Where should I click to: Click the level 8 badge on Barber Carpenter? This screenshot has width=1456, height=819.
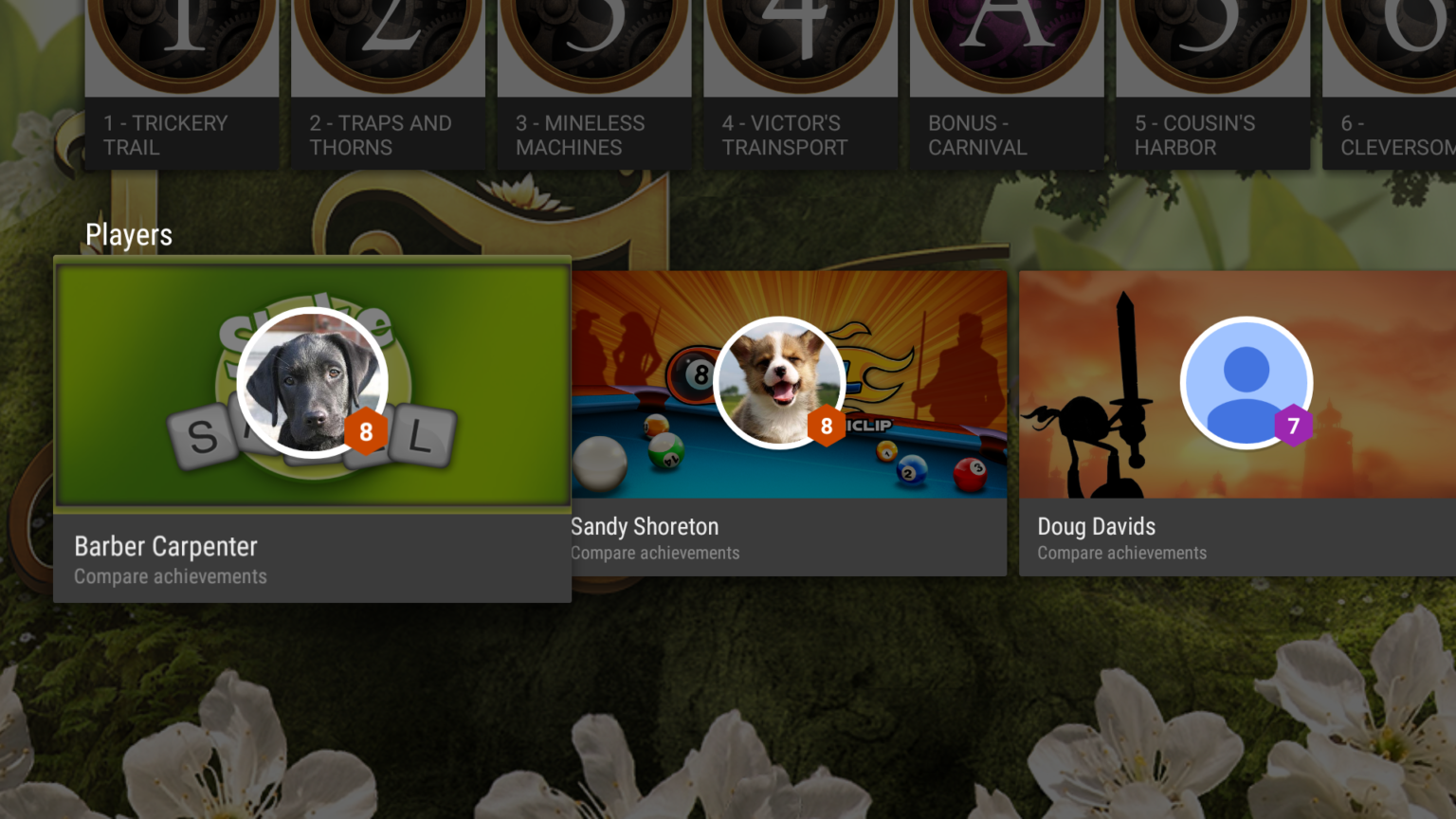(x=365, y=433)
